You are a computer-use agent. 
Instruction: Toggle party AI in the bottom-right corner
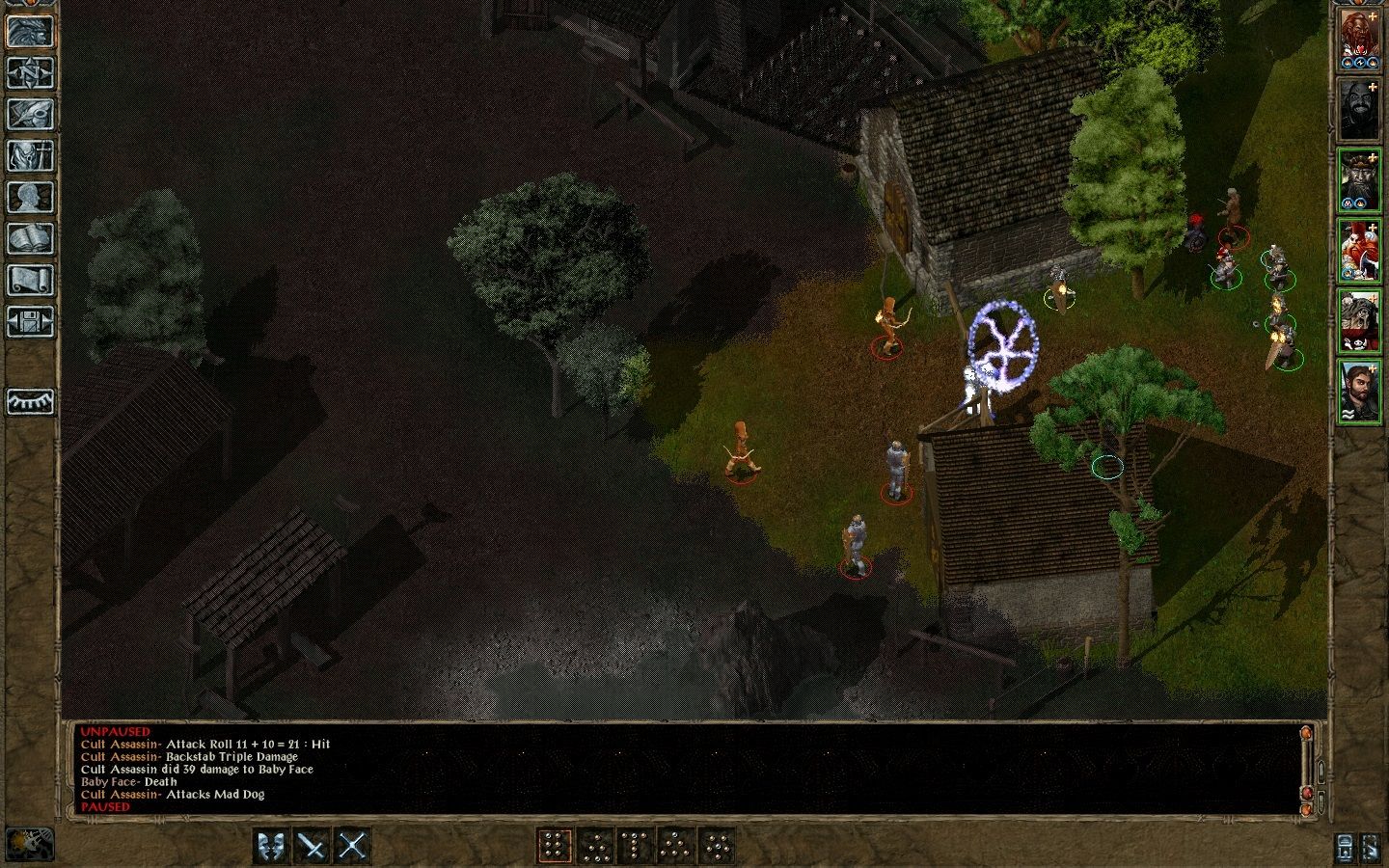1371,846
